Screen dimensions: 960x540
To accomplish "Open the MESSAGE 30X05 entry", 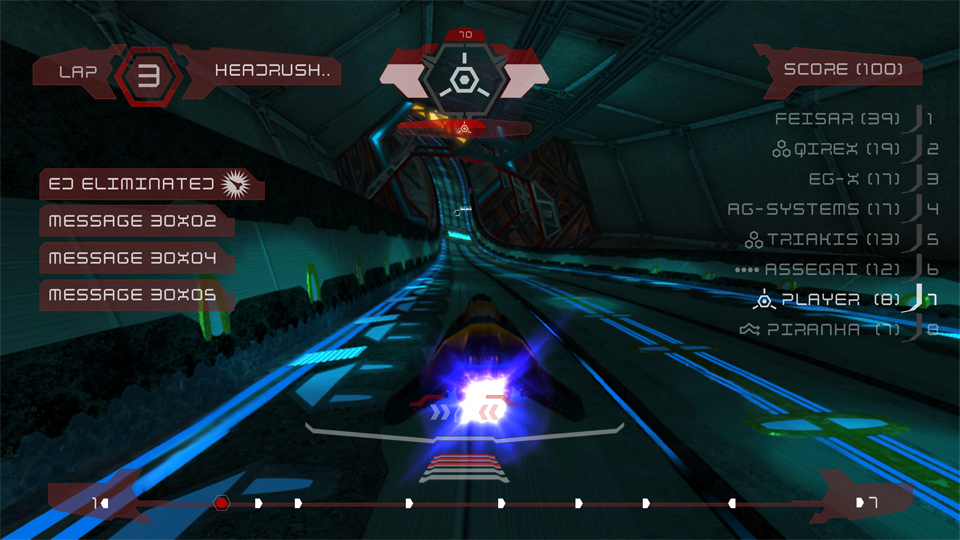I will point(135,294).
